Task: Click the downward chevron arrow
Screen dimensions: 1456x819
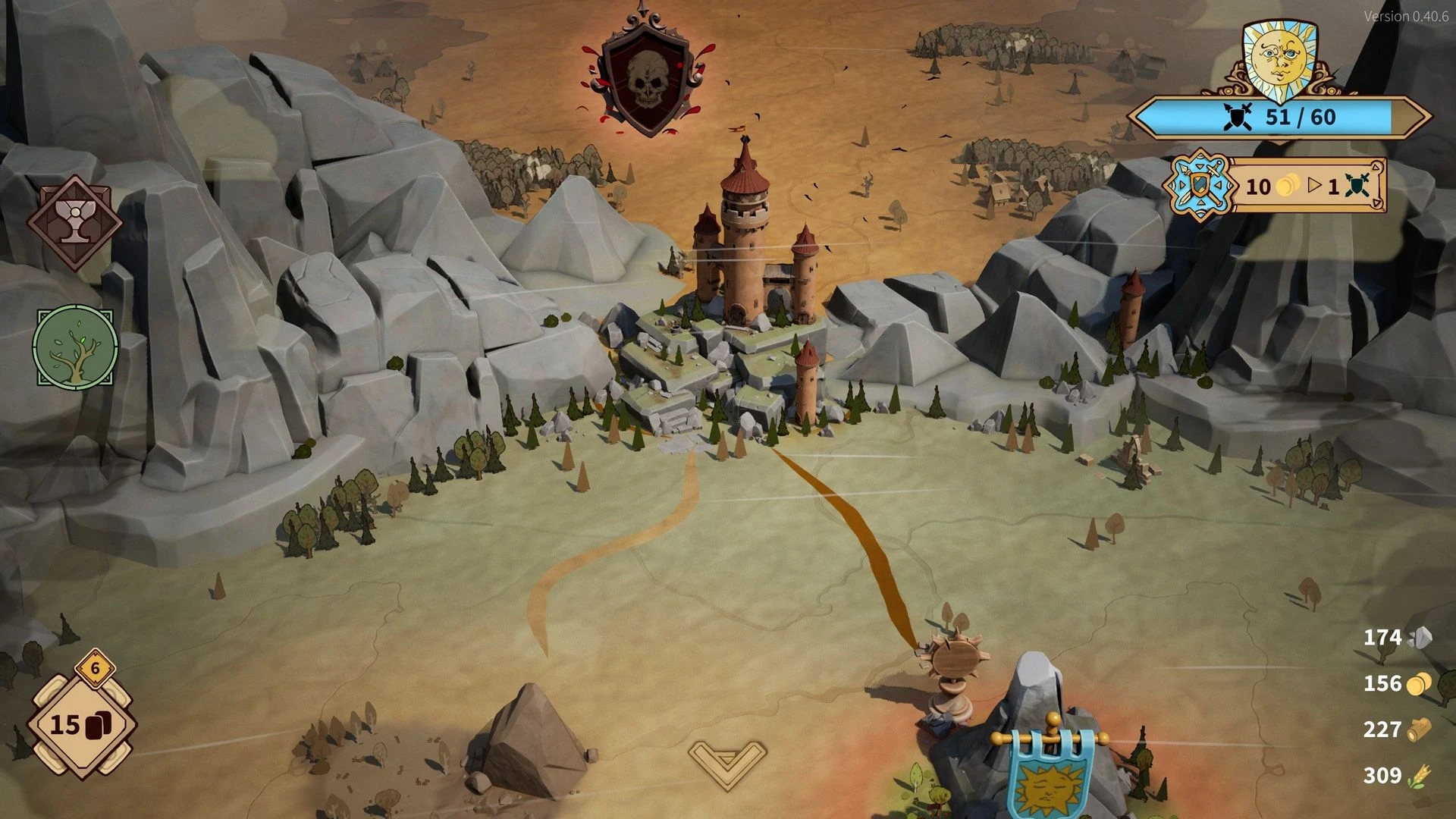Action: [x=726, y=763]
